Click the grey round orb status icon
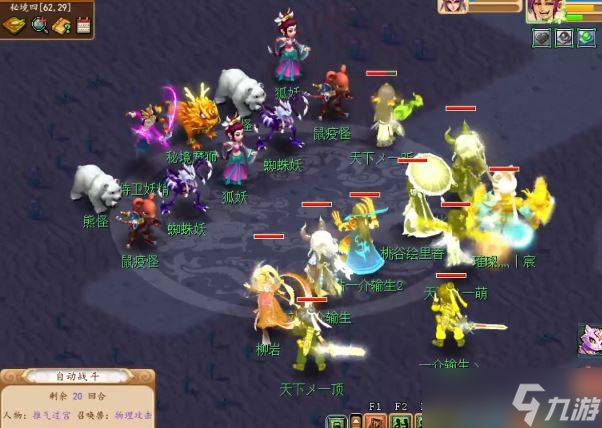602x428 pixels. pos(563,38)
